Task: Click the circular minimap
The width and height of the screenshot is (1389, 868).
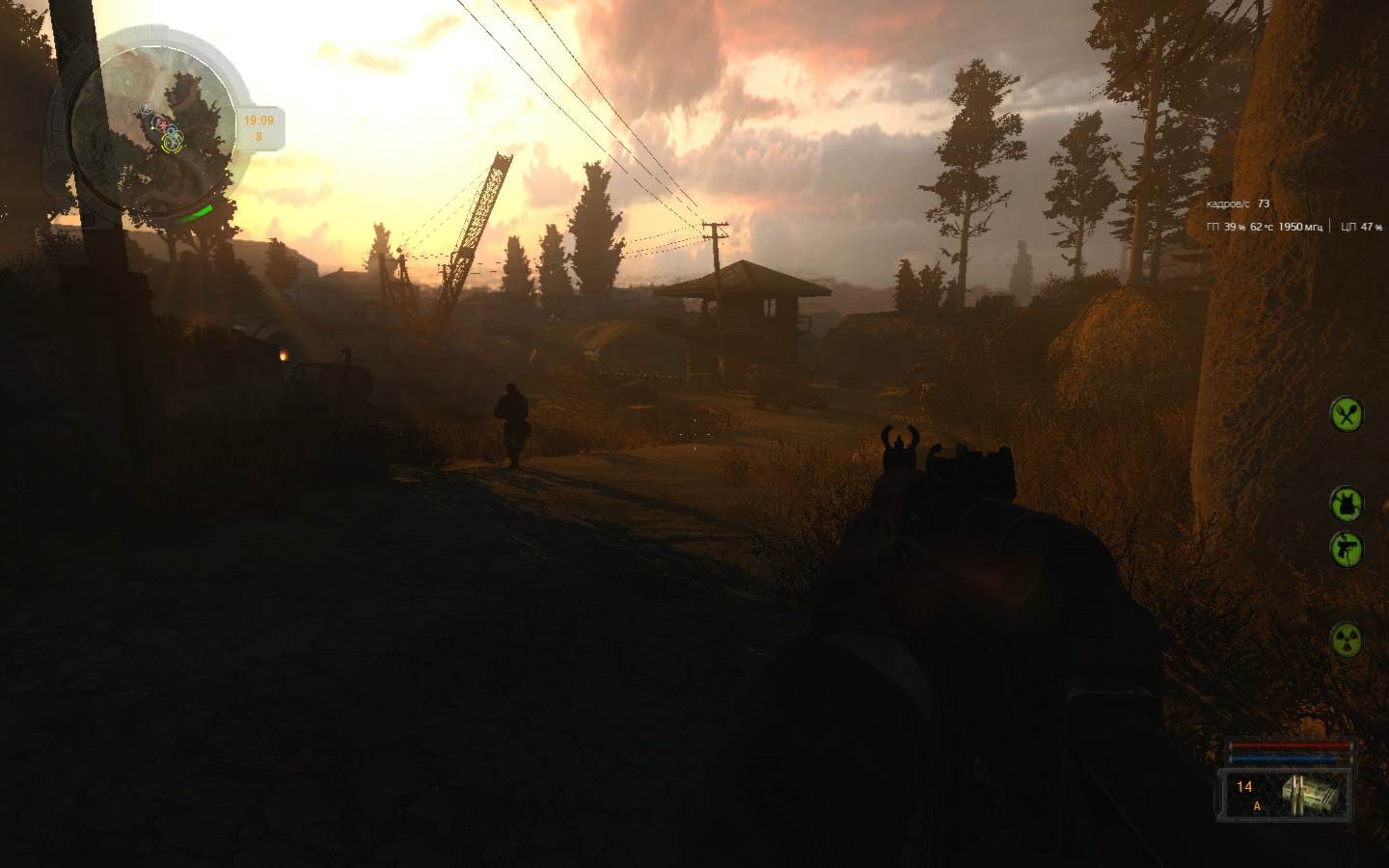Action: click(154, 125)
